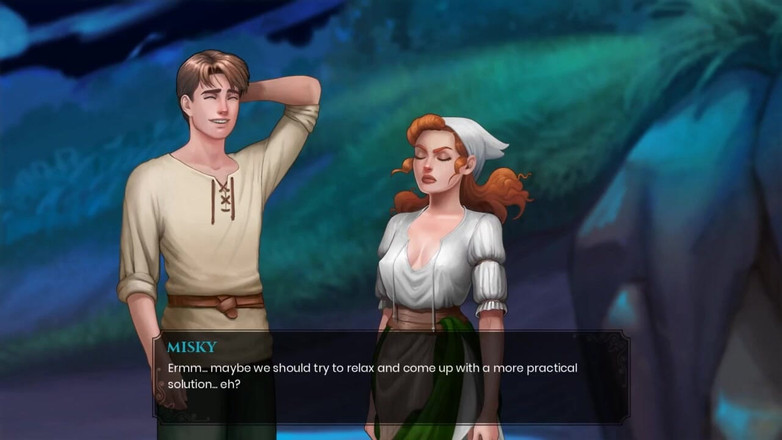The width and height of the screenshot is (782, 440).
Task: Advance Misky's dialogue box to continue
Action: pos(391,376)
